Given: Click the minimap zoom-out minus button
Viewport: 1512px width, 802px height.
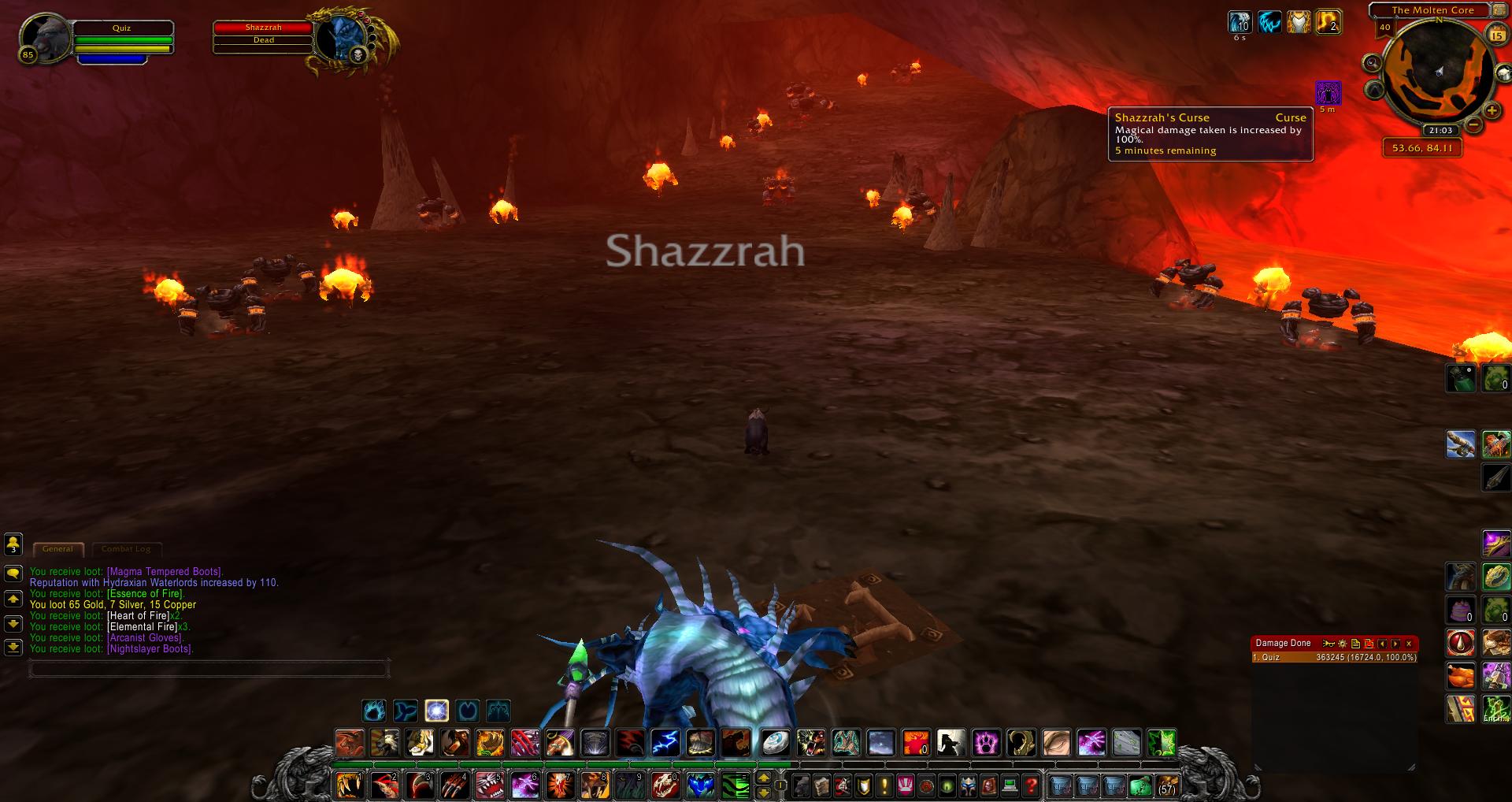Looking at the screenshot, I should pyautogui.click(x=1473, y=125).
